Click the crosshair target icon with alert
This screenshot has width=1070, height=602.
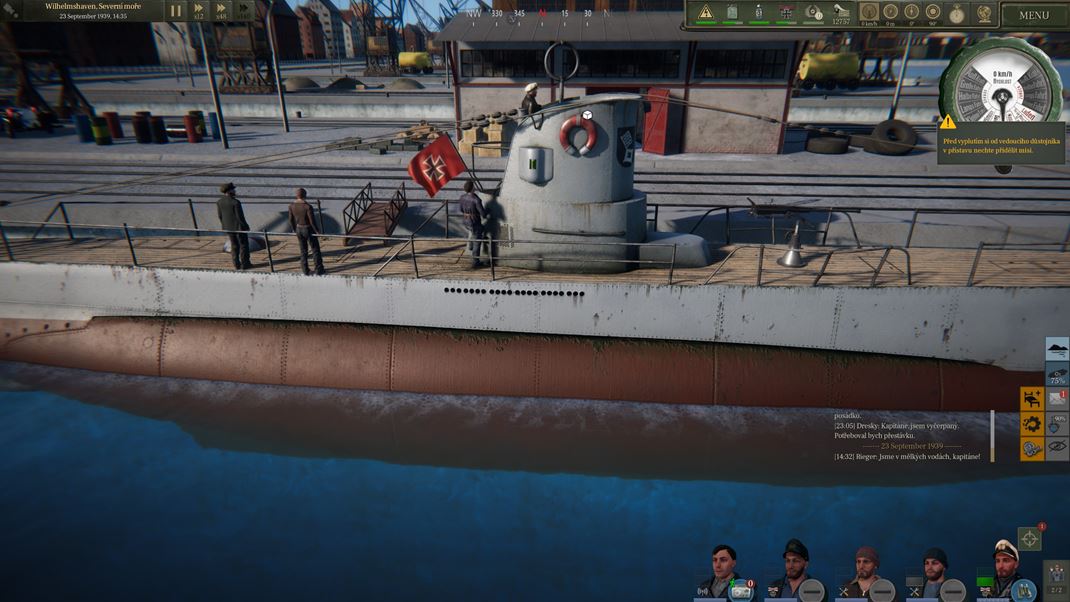tap(1029, 539)
